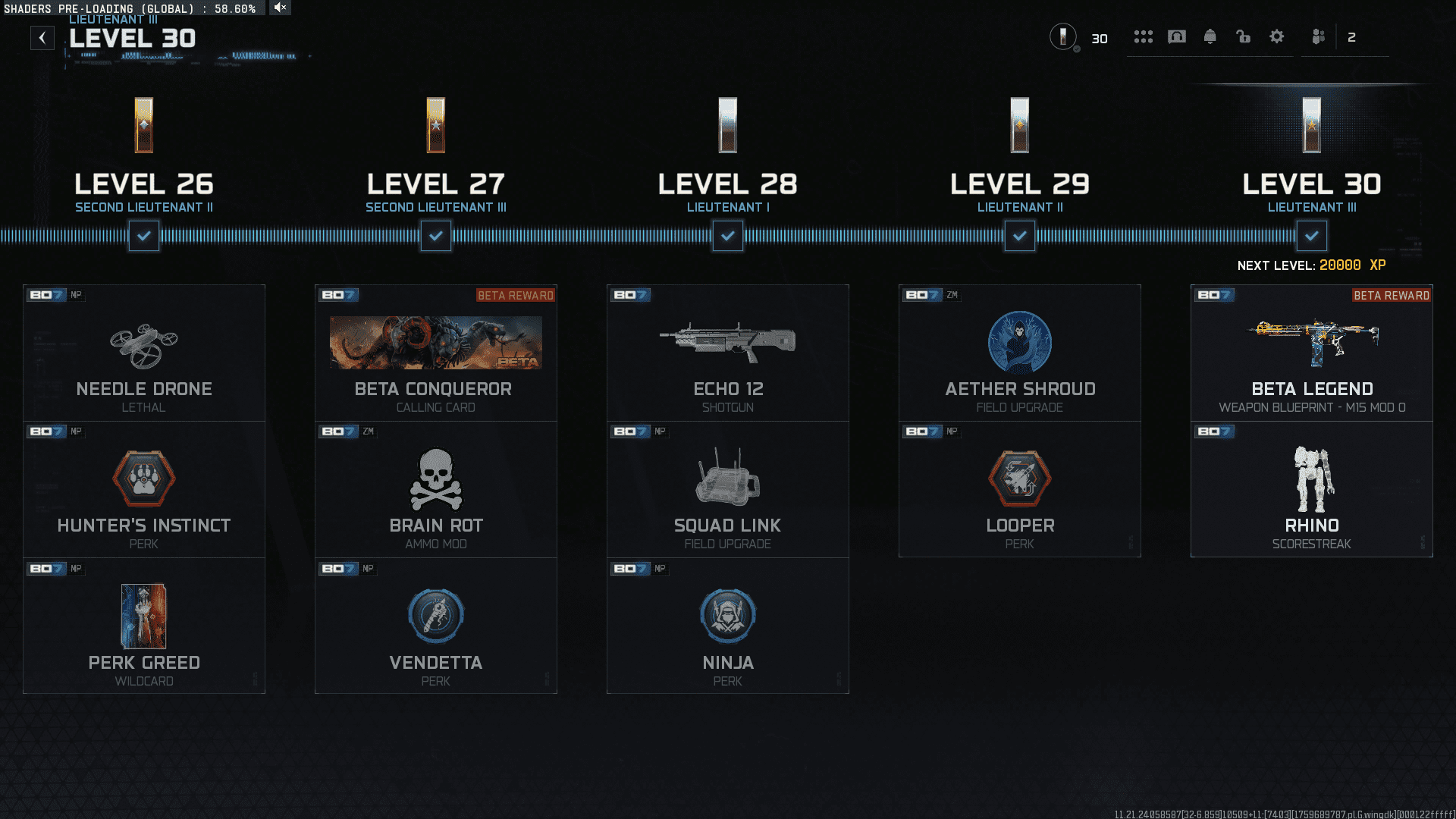Open the grid menu of dots
1456x819 pixels.
(x=1144, y=36)
